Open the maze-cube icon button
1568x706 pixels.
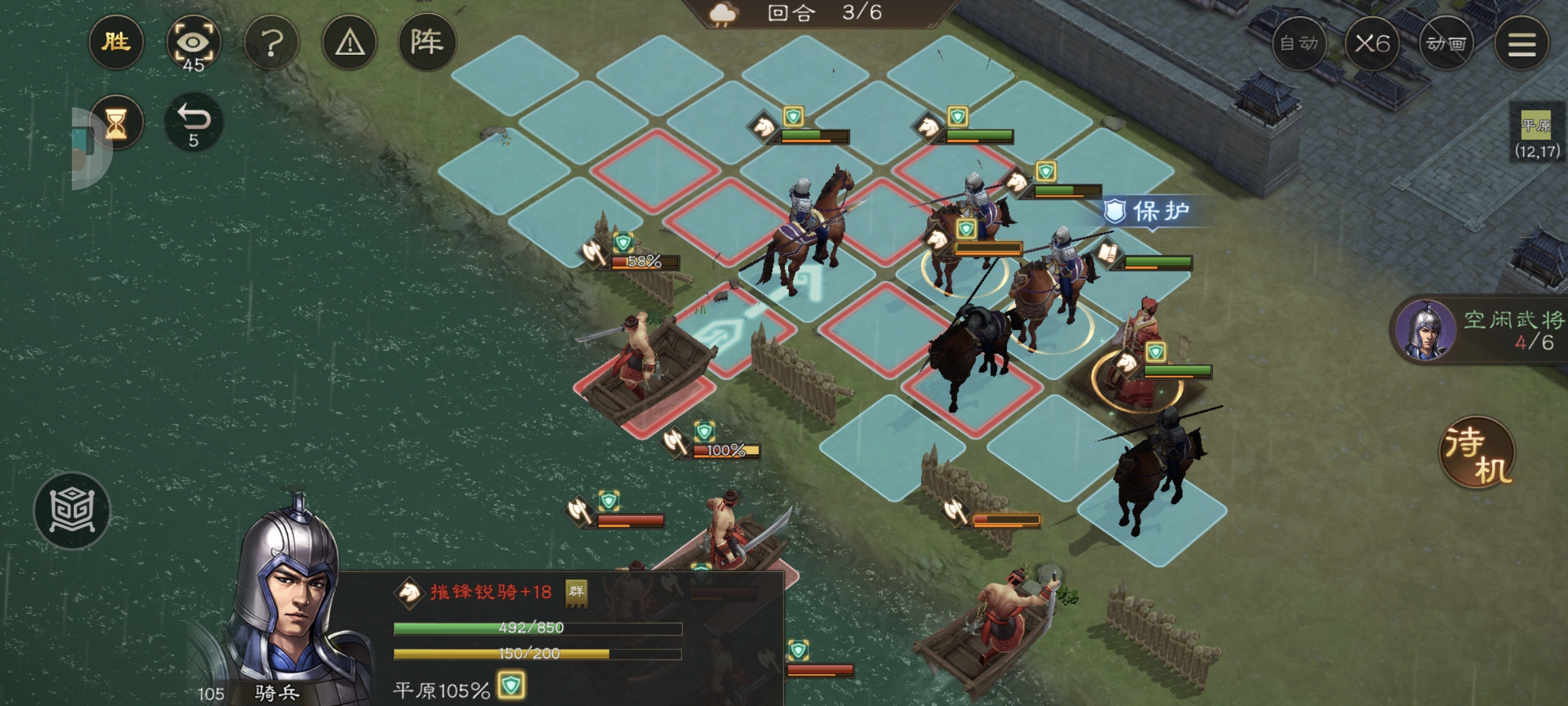click(72, 511)
